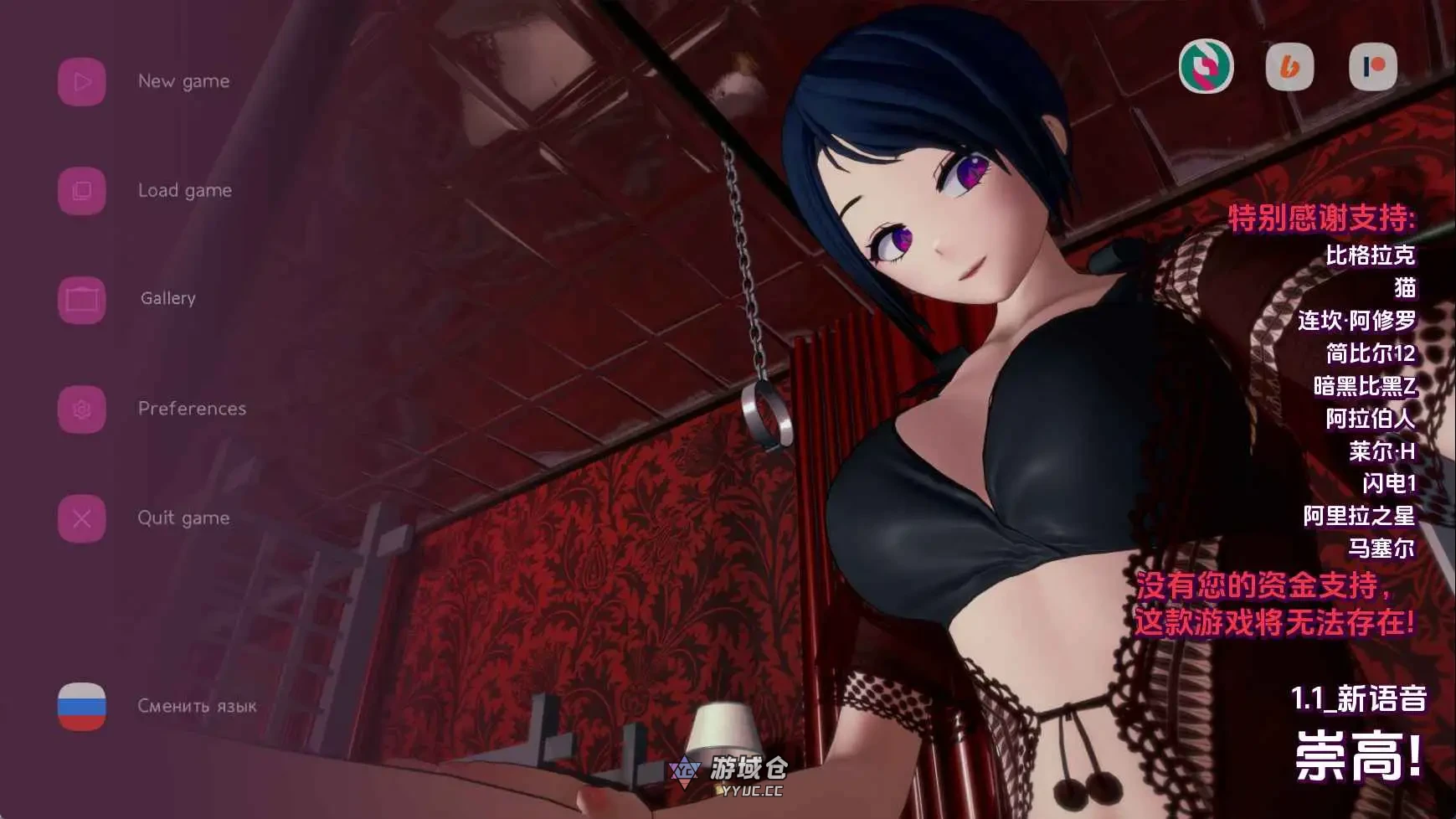Select Gallery from the main menu
This screenshot has width=1456, height=819.
tap(167, 298)
